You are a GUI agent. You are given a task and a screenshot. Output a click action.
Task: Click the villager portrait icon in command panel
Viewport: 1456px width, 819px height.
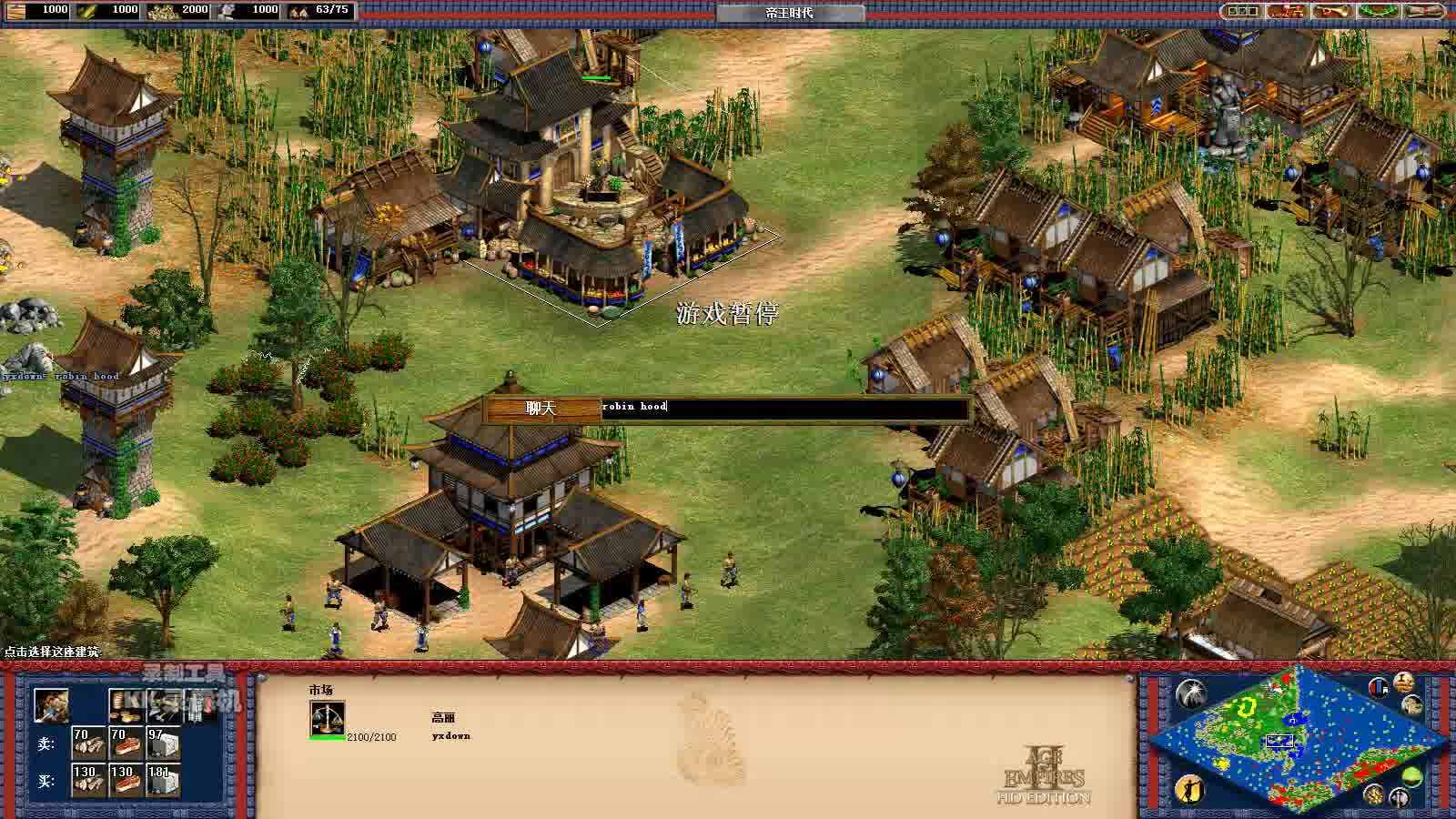tap(51, 705)
